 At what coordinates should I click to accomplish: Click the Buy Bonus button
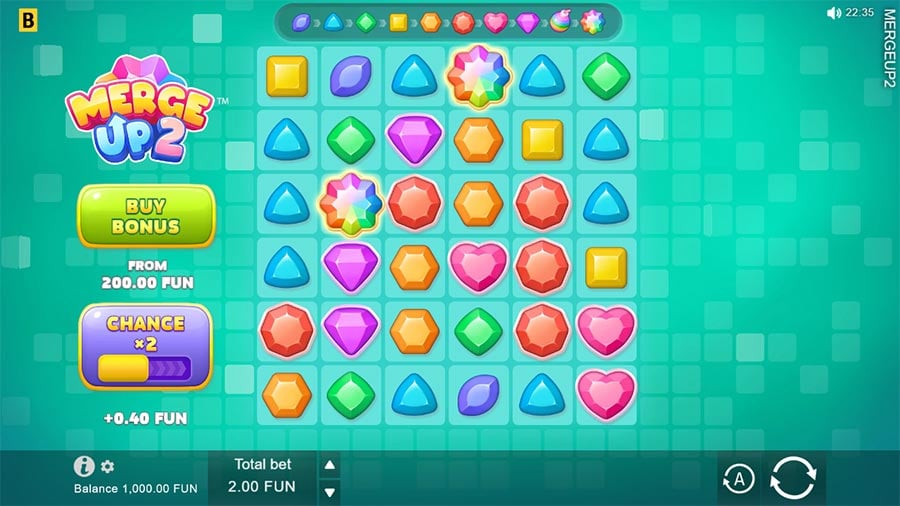coord(146,216)
